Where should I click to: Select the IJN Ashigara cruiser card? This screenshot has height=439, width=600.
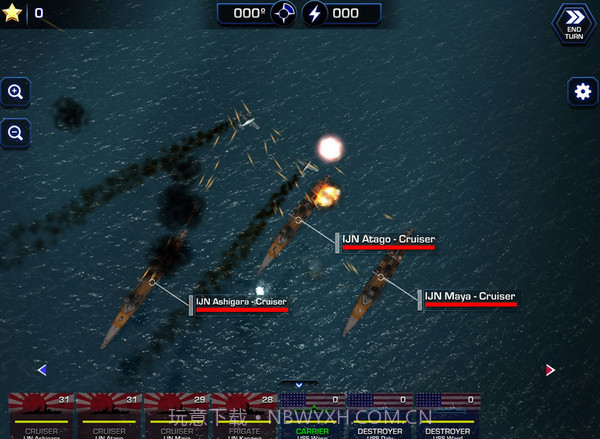tap(41, 417)
